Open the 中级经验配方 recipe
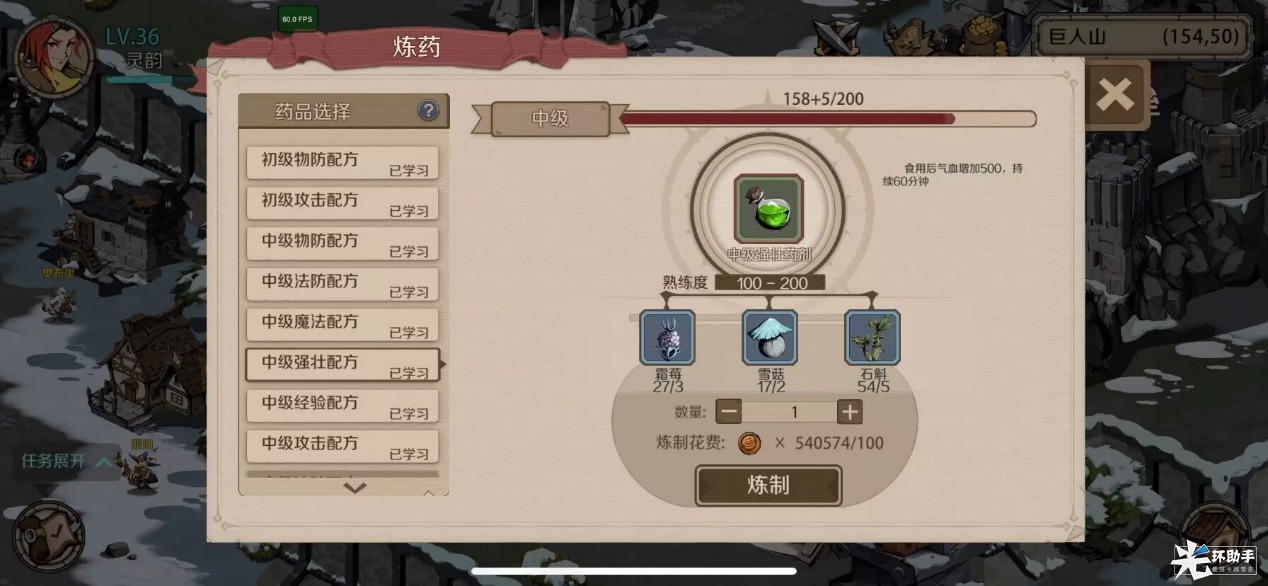 (x=342, y=405)
